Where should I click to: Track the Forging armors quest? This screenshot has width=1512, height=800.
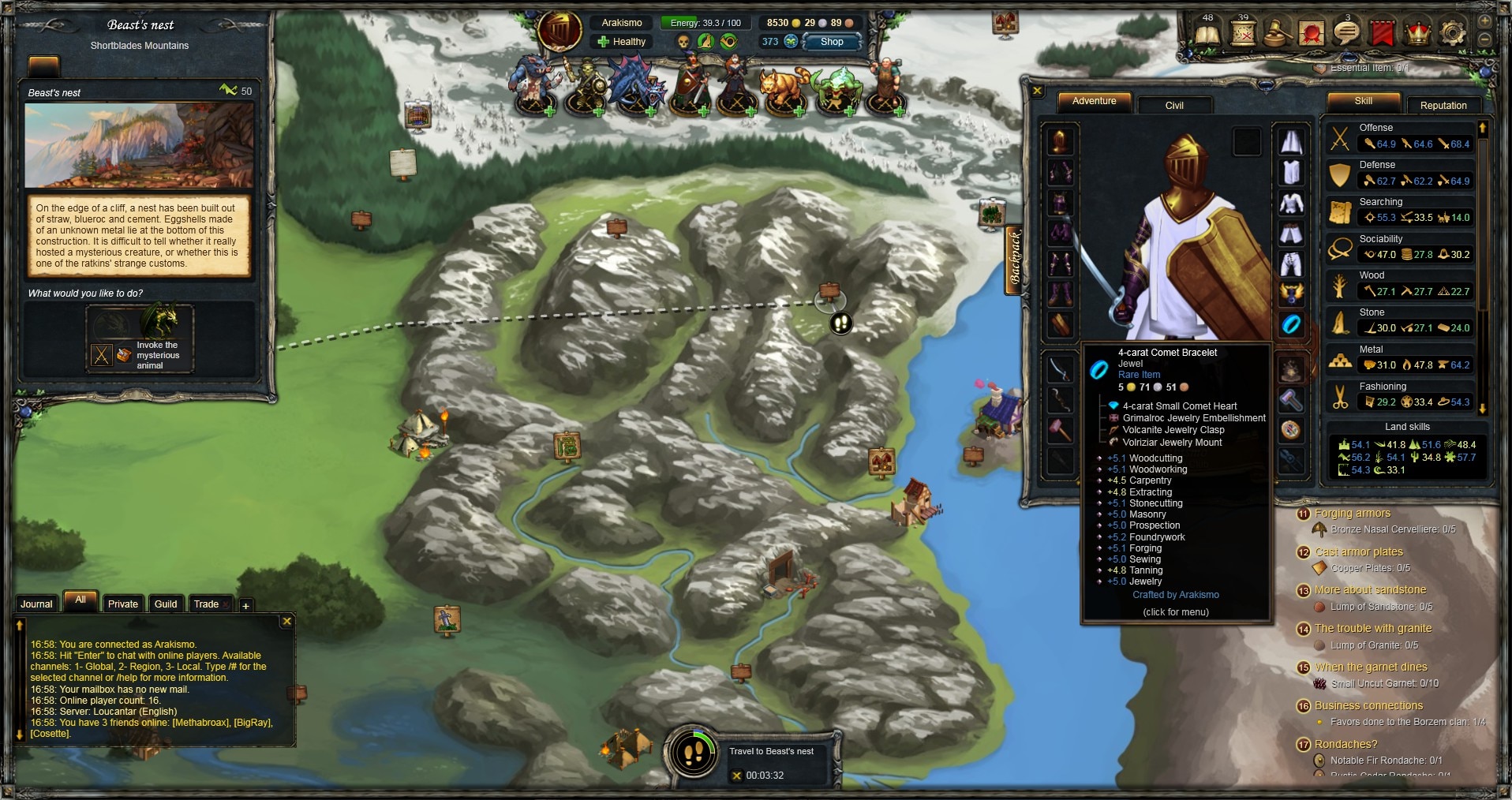(1352, 514)
